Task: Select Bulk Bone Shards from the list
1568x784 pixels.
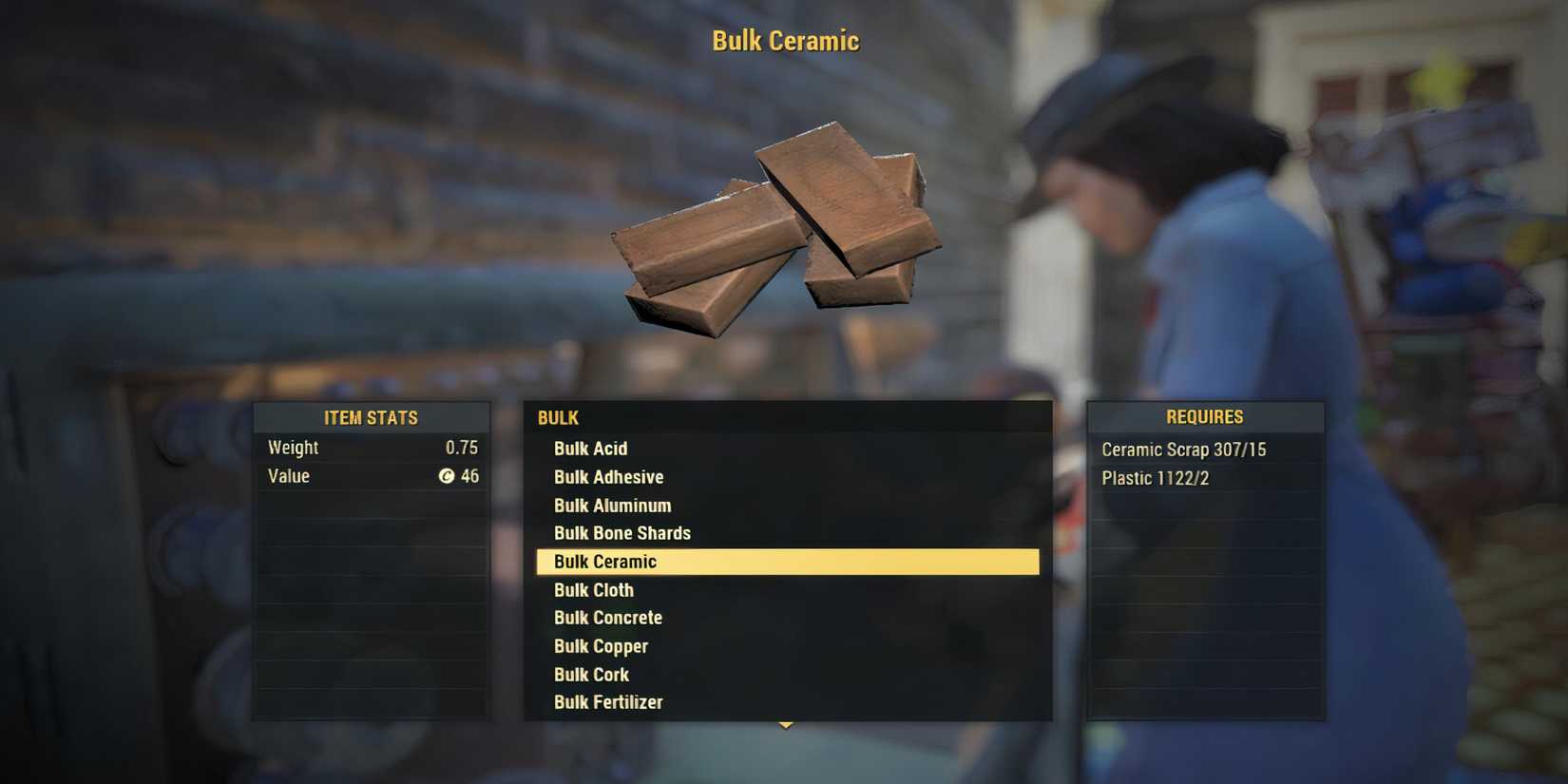Action: coord(622,533)
